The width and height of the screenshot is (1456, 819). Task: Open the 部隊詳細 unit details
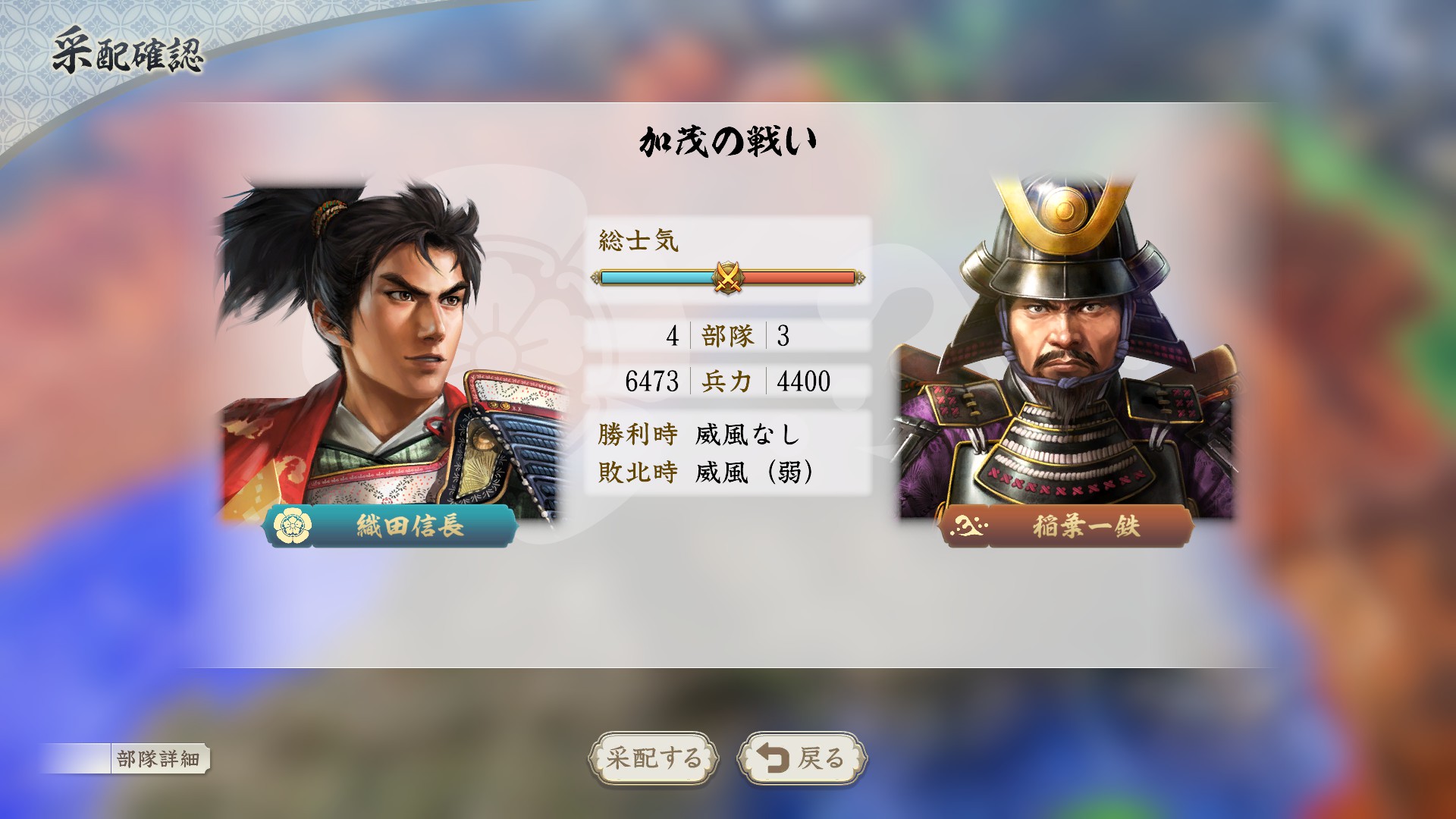pyautogui.click(x=158, y=758)
